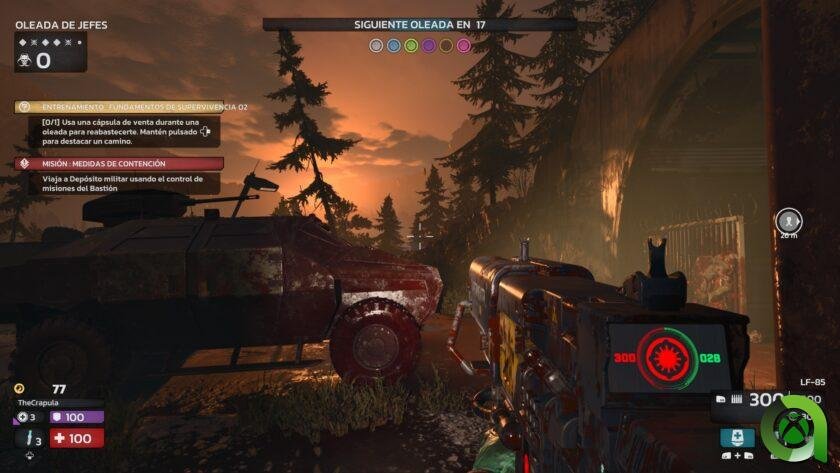This screenshot has width=840, height=473.
Task: Select the Entrenamiento survival training objective
Action: pyautogui.click(x=118, y=107)
